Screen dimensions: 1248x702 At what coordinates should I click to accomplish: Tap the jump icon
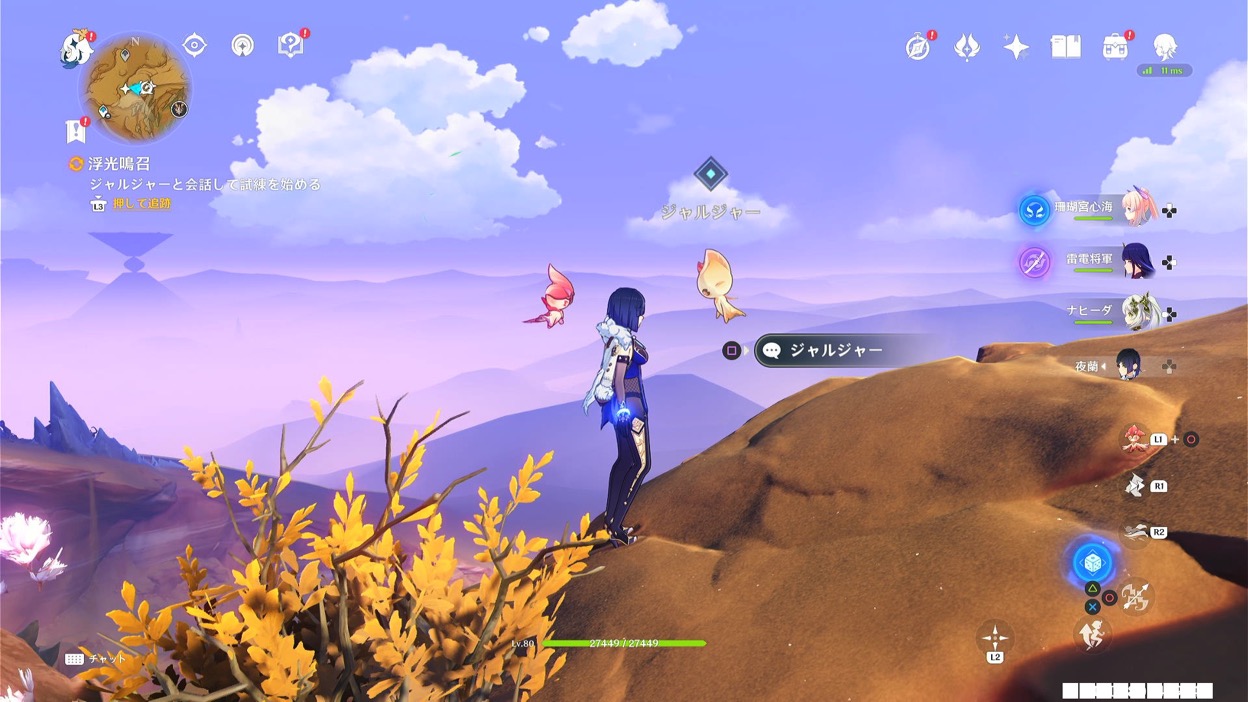click(1091, 634)
